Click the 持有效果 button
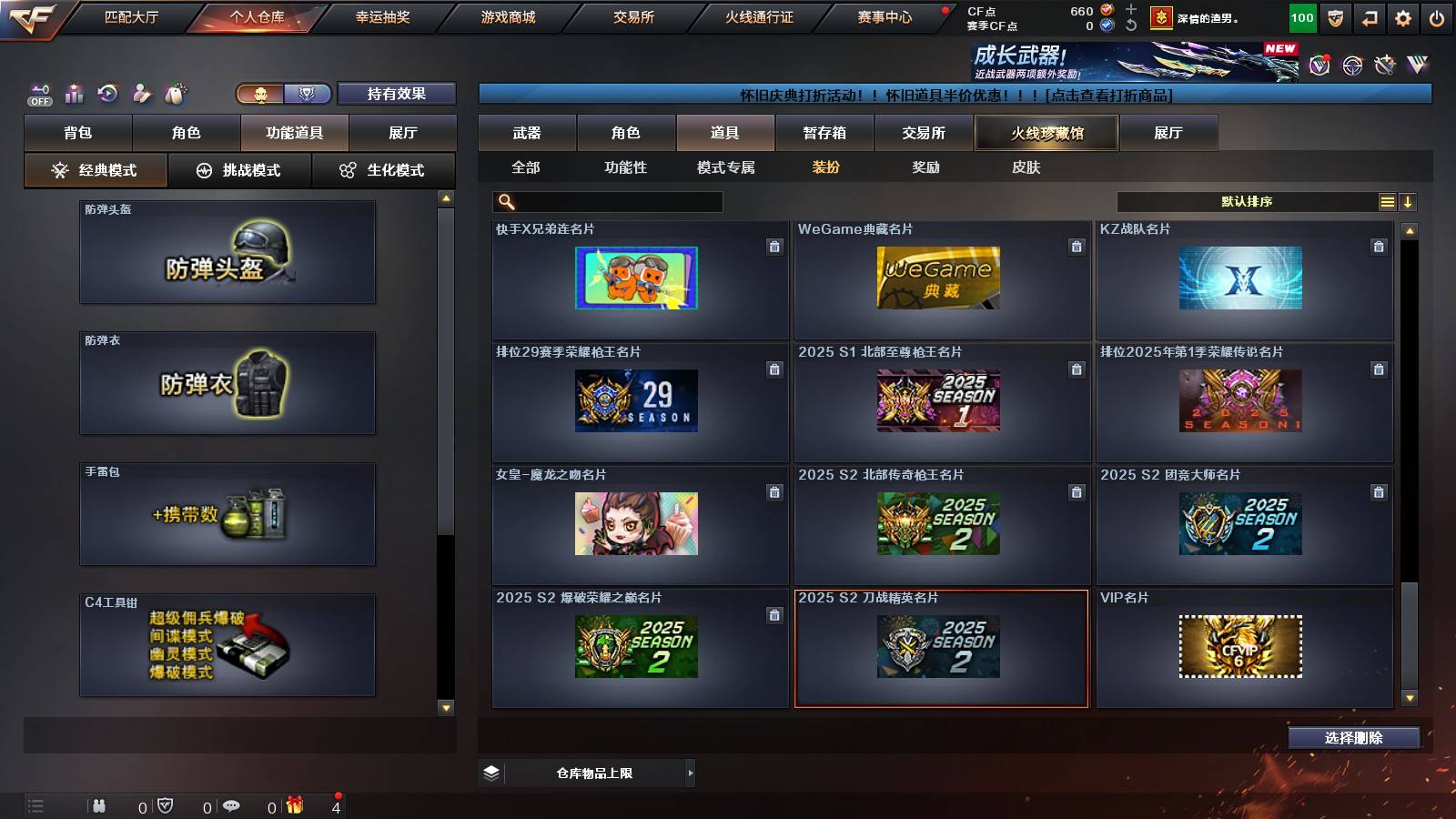Viewport: 1456px width, 819px height. click(397, 94)
